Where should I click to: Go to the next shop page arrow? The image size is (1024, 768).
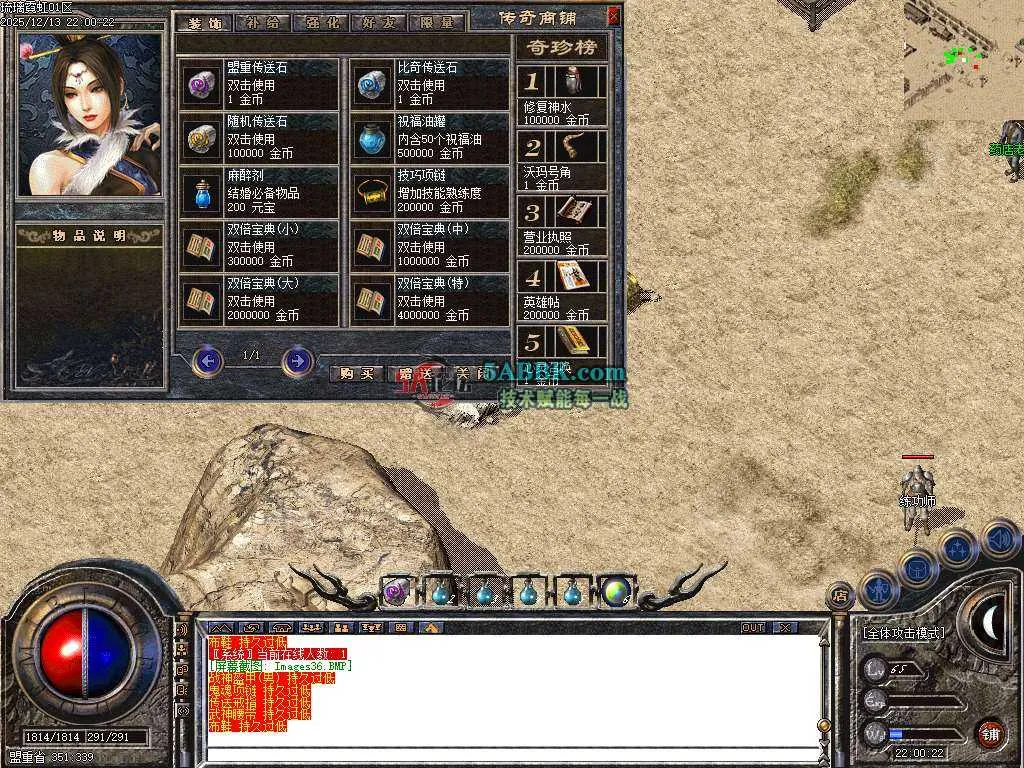pyautogui.click(x=297, y=360)
